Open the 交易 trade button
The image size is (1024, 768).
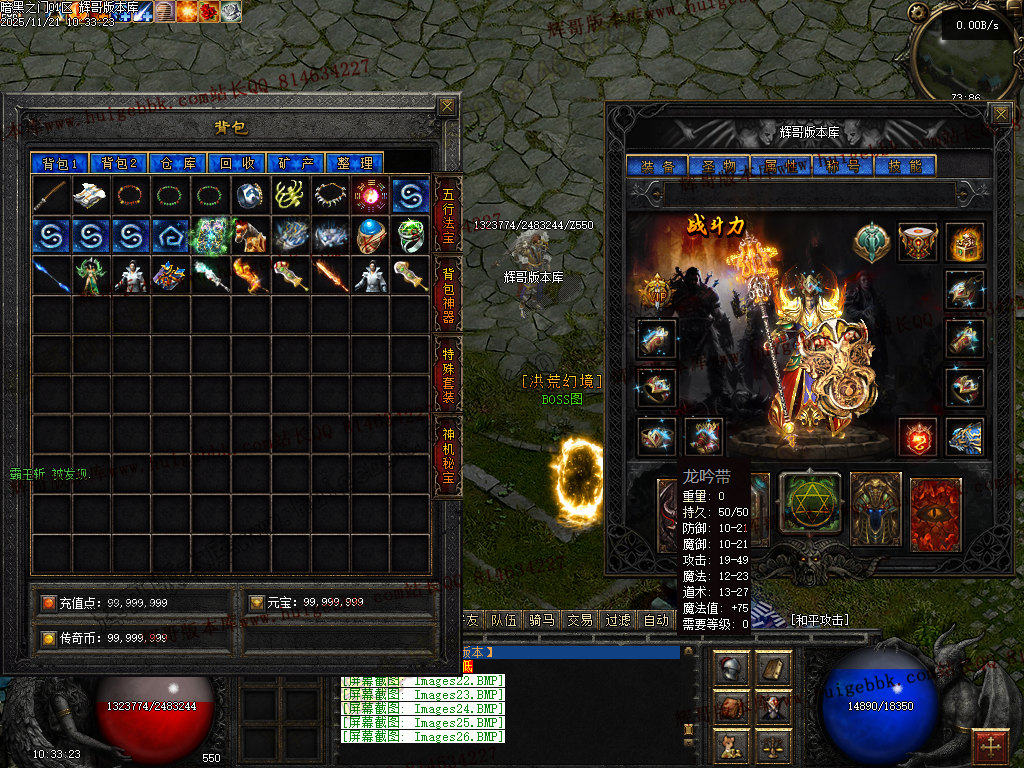580,620
